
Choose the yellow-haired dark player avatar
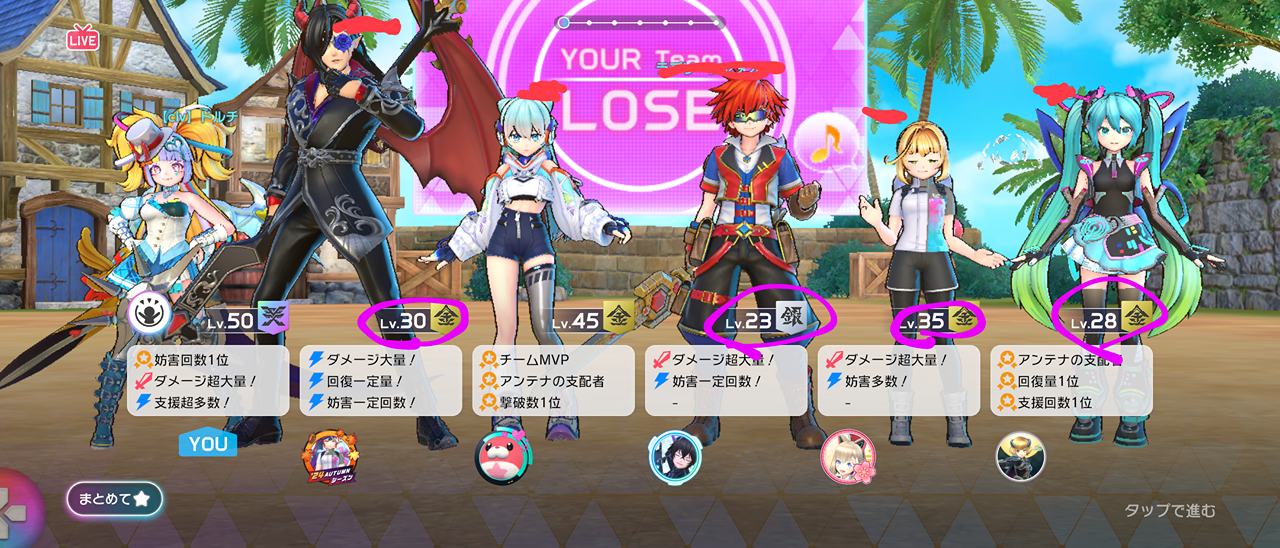tap(1020, 457)
